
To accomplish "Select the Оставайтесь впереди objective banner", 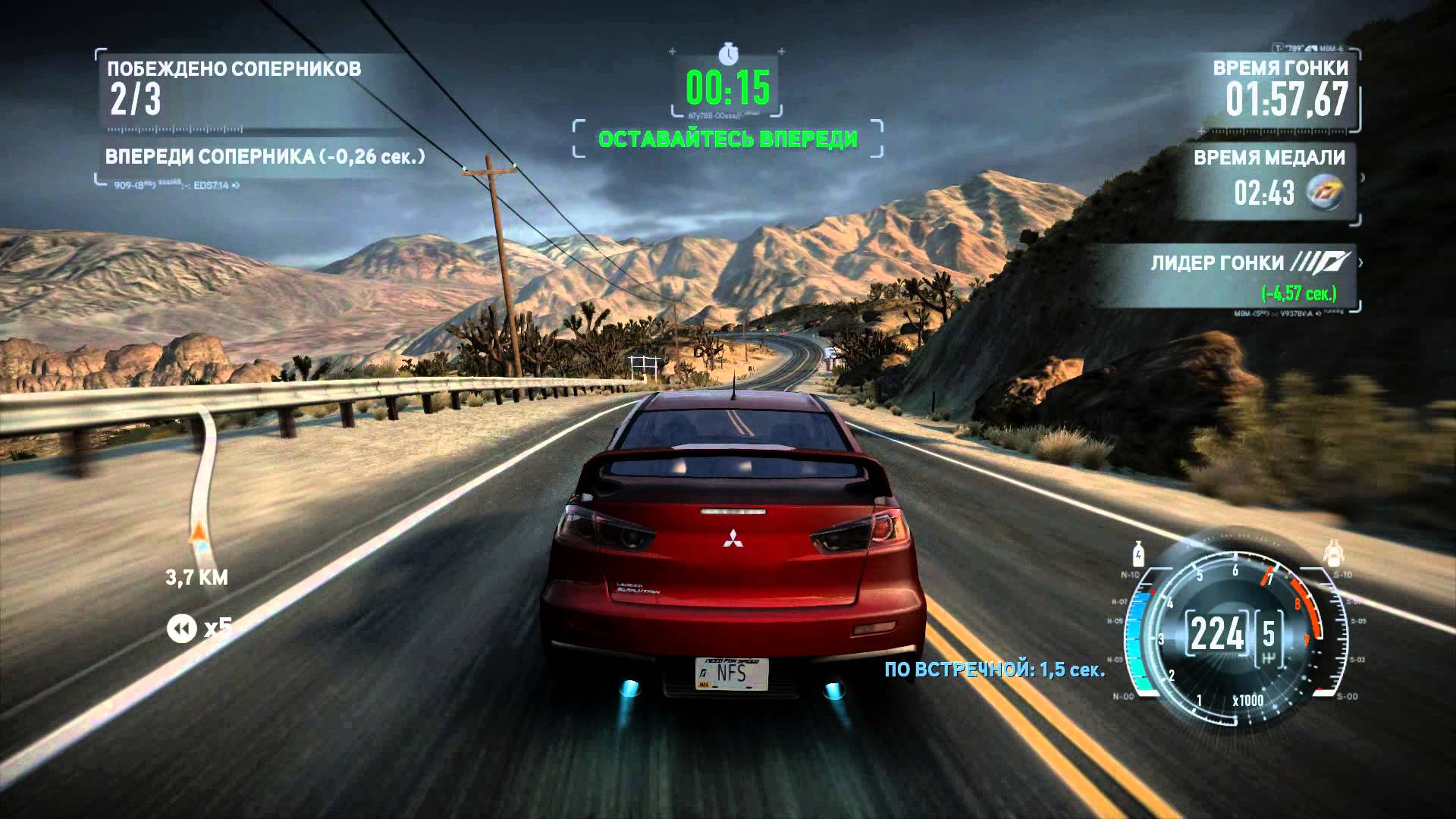I will pyautogui.click(x=727, y=140).
